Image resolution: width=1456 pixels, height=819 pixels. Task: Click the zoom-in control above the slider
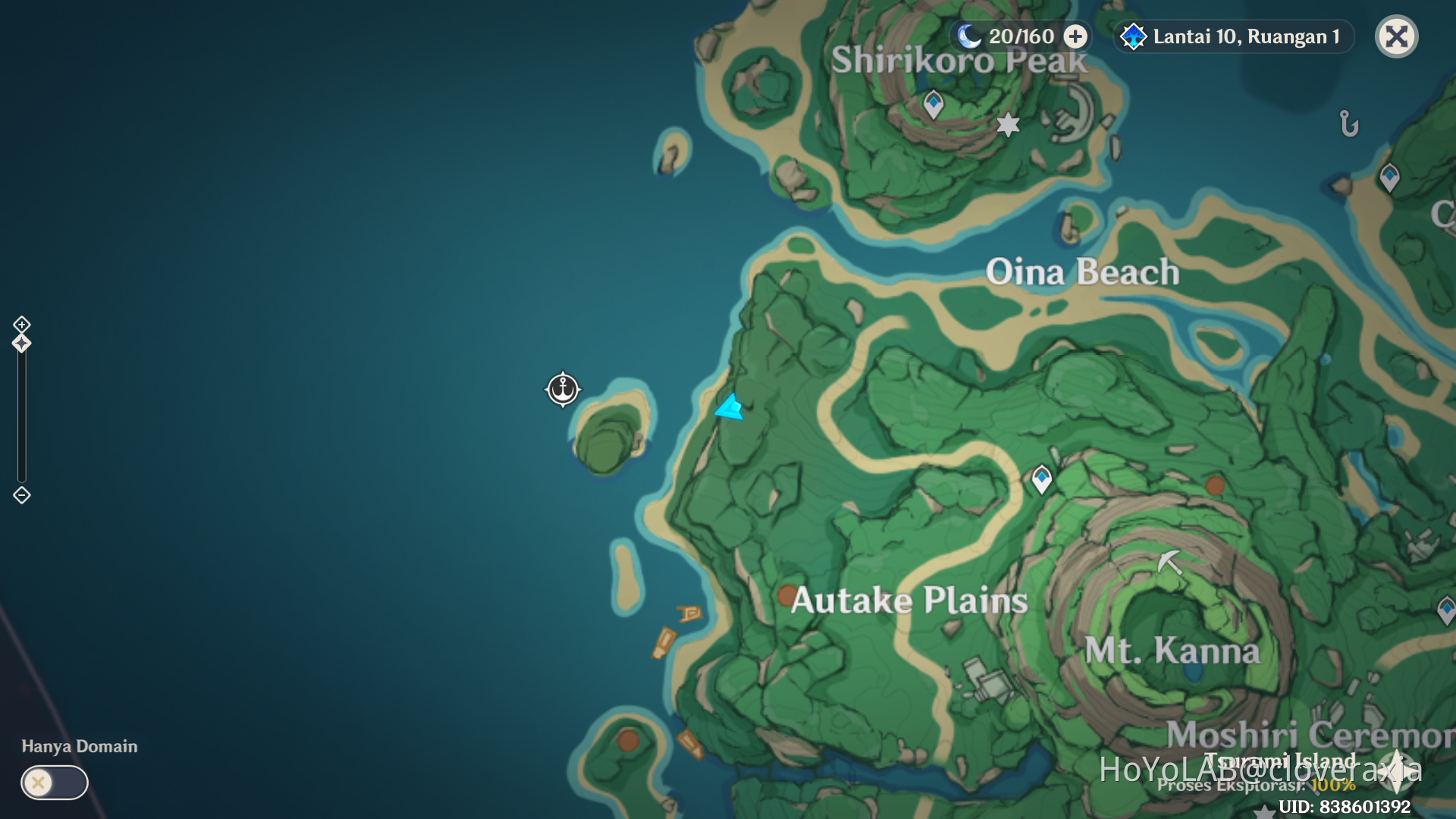pyautogui.click(x=20, y=325)
